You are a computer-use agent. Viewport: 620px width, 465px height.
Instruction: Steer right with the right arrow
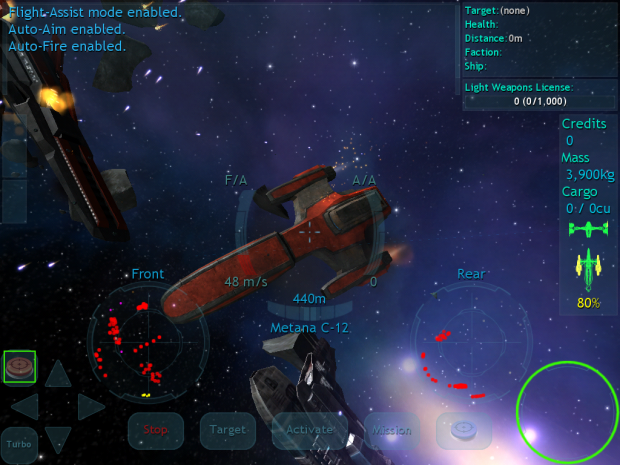[x=90, y=407]
